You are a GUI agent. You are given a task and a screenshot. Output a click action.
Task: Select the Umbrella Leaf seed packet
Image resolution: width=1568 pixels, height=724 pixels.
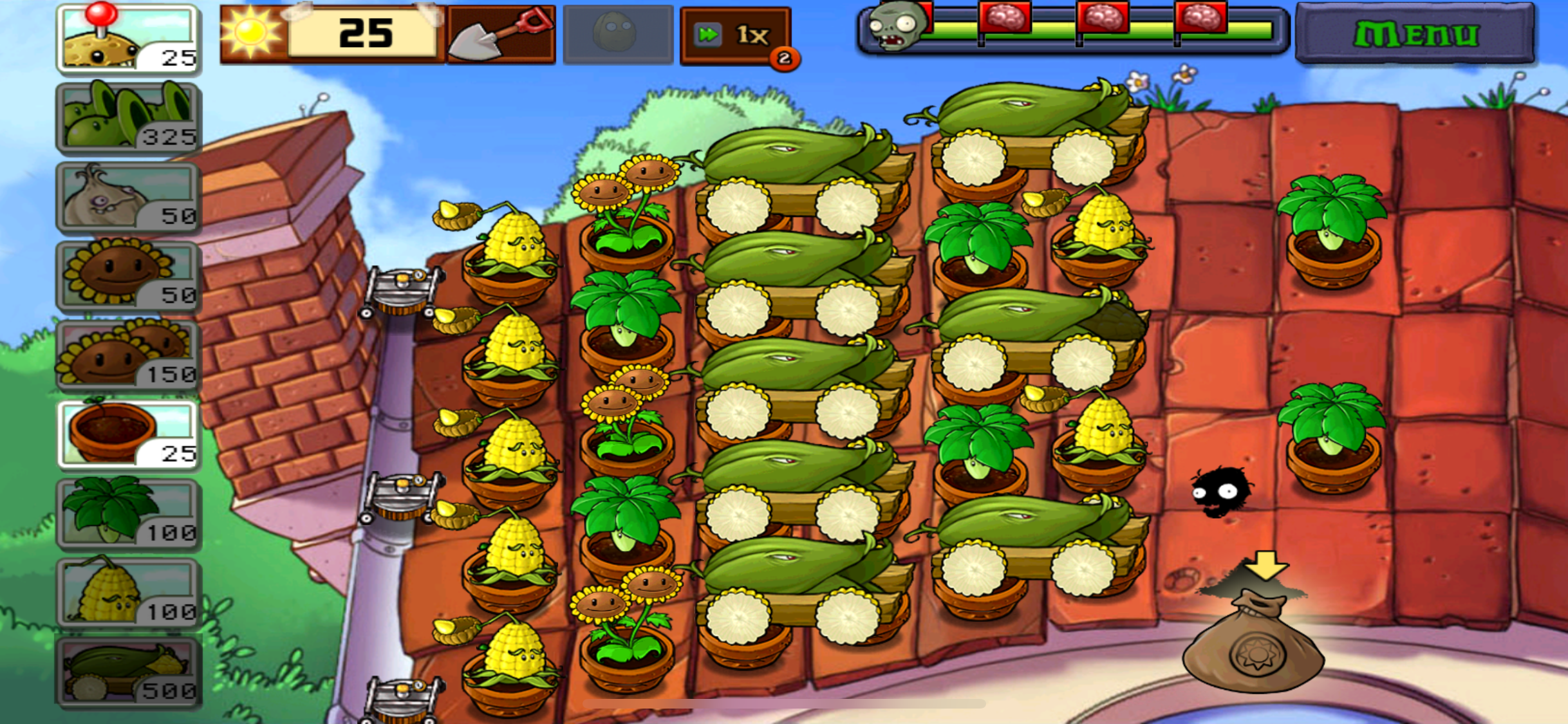127,514
